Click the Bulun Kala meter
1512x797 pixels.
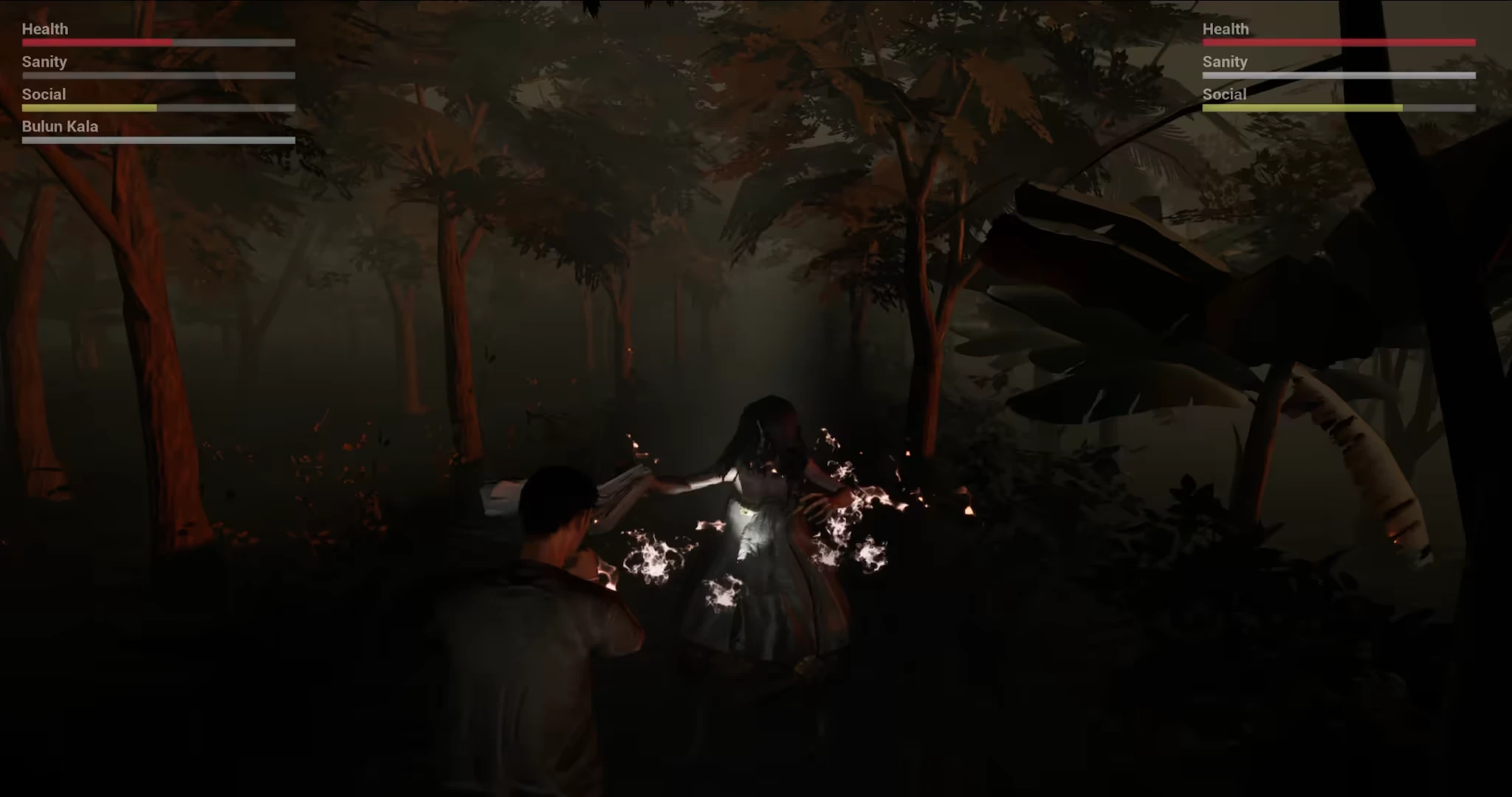tap(157, 140)
